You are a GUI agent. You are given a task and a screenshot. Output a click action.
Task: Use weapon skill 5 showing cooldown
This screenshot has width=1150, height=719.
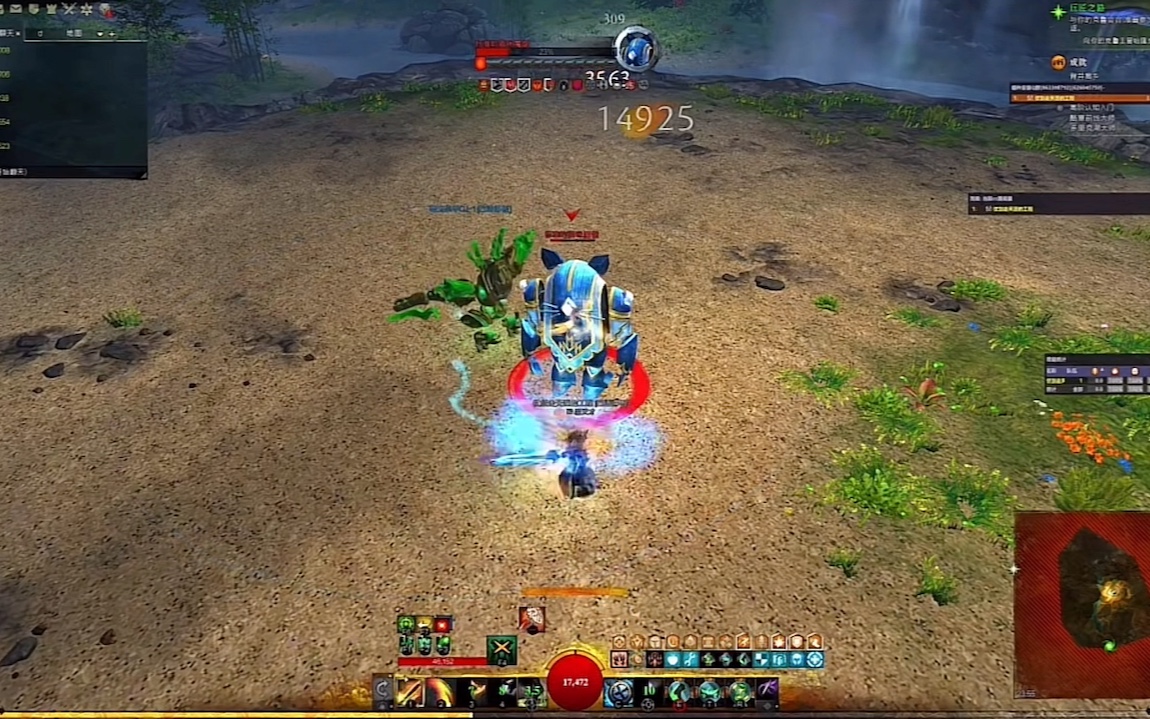pyautogui.click(x=532, y=692)
